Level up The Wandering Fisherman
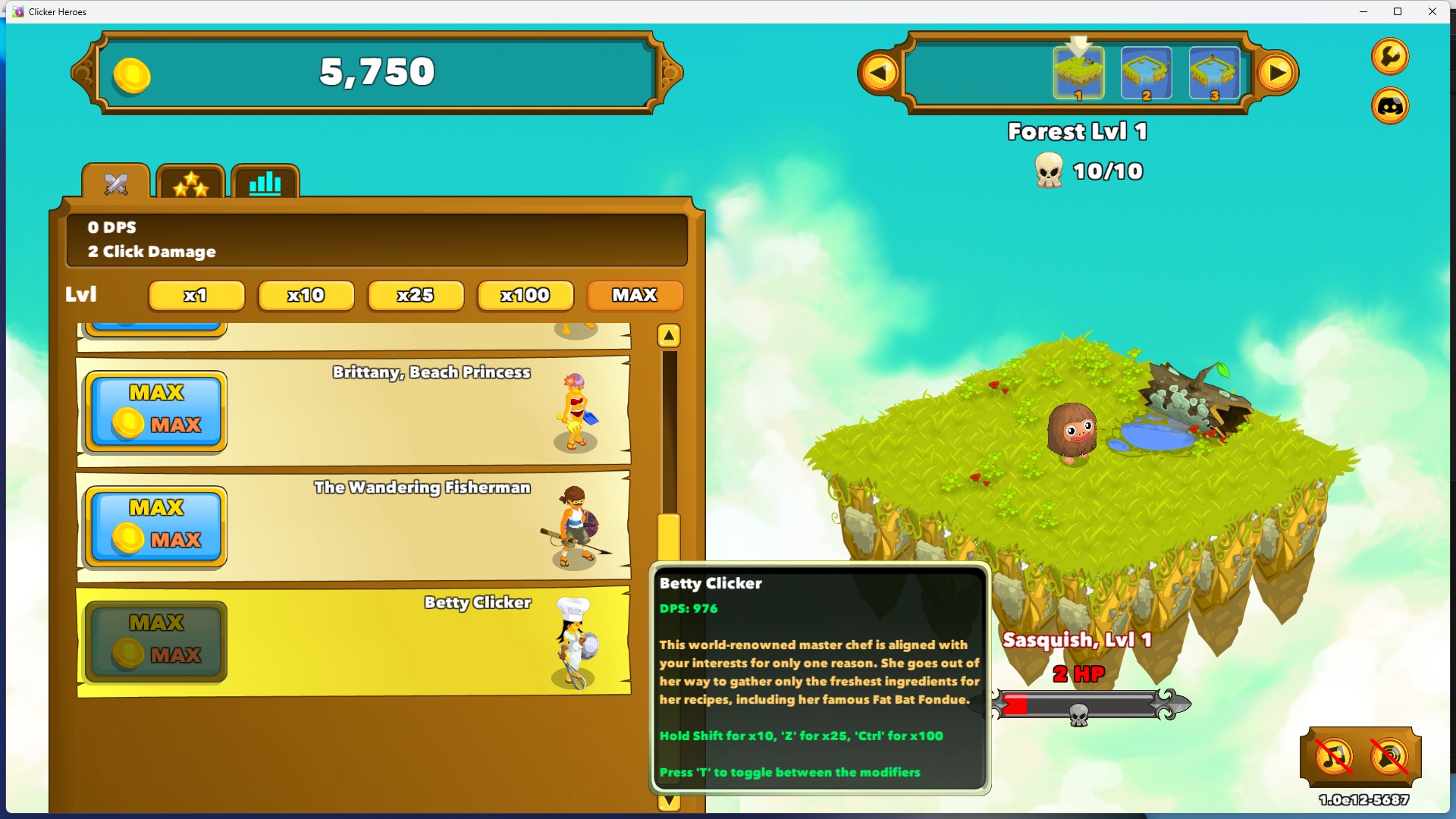This screenshot has width=1456, height=819. (x=156, y=526)
